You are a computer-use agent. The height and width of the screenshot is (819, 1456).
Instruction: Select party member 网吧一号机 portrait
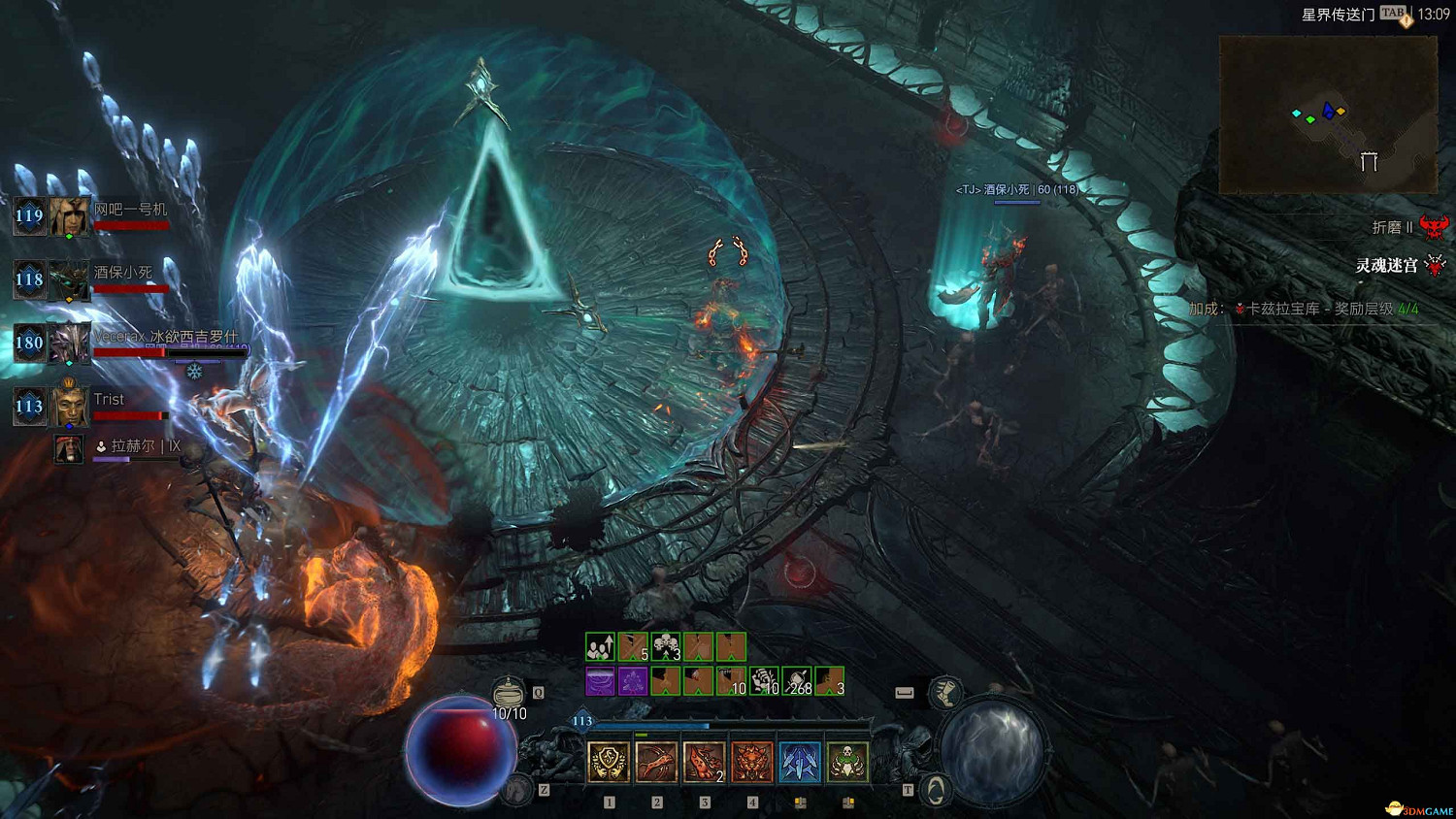tap(70, 216)
